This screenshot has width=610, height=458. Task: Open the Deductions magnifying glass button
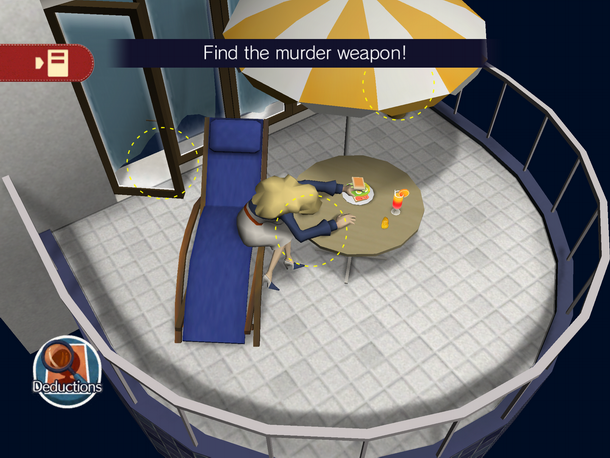tap(67, 370)
